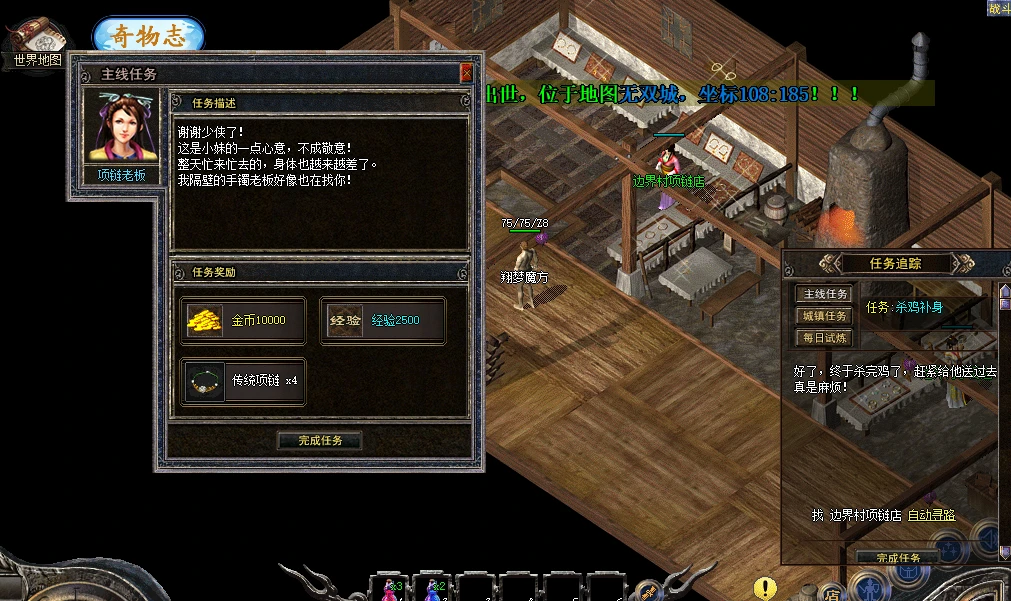1011x601 pixels.
Task: Close the main quest dialog
Action: (466, 74)
